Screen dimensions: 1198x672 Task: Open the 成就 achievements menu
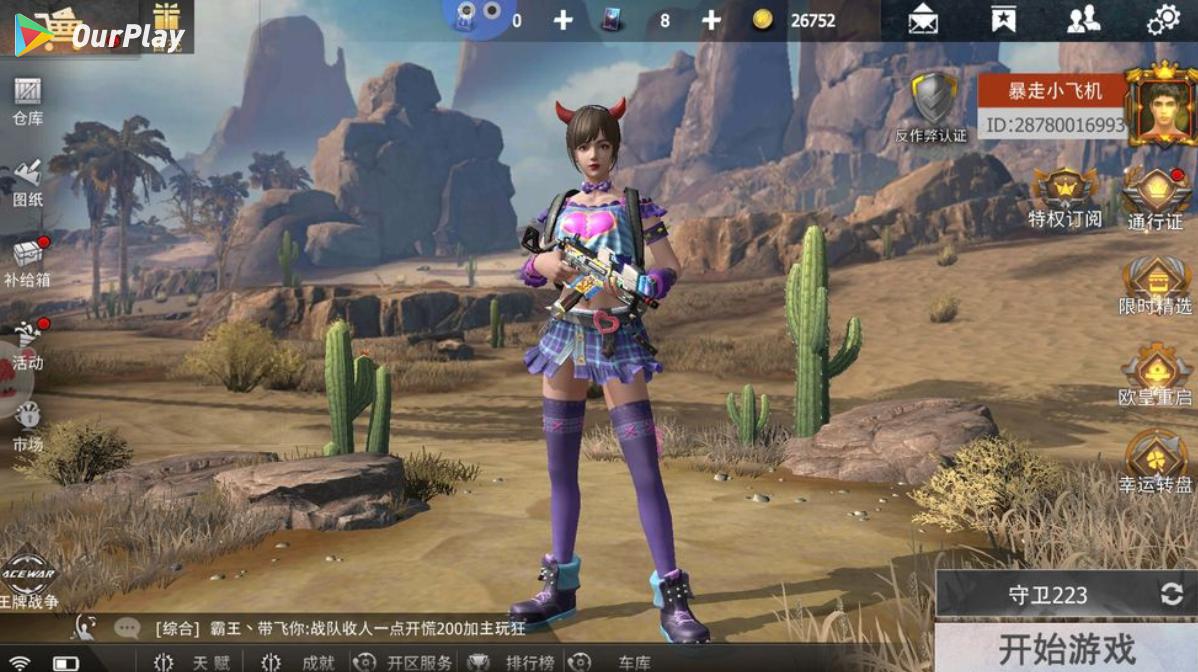(306, 662)
